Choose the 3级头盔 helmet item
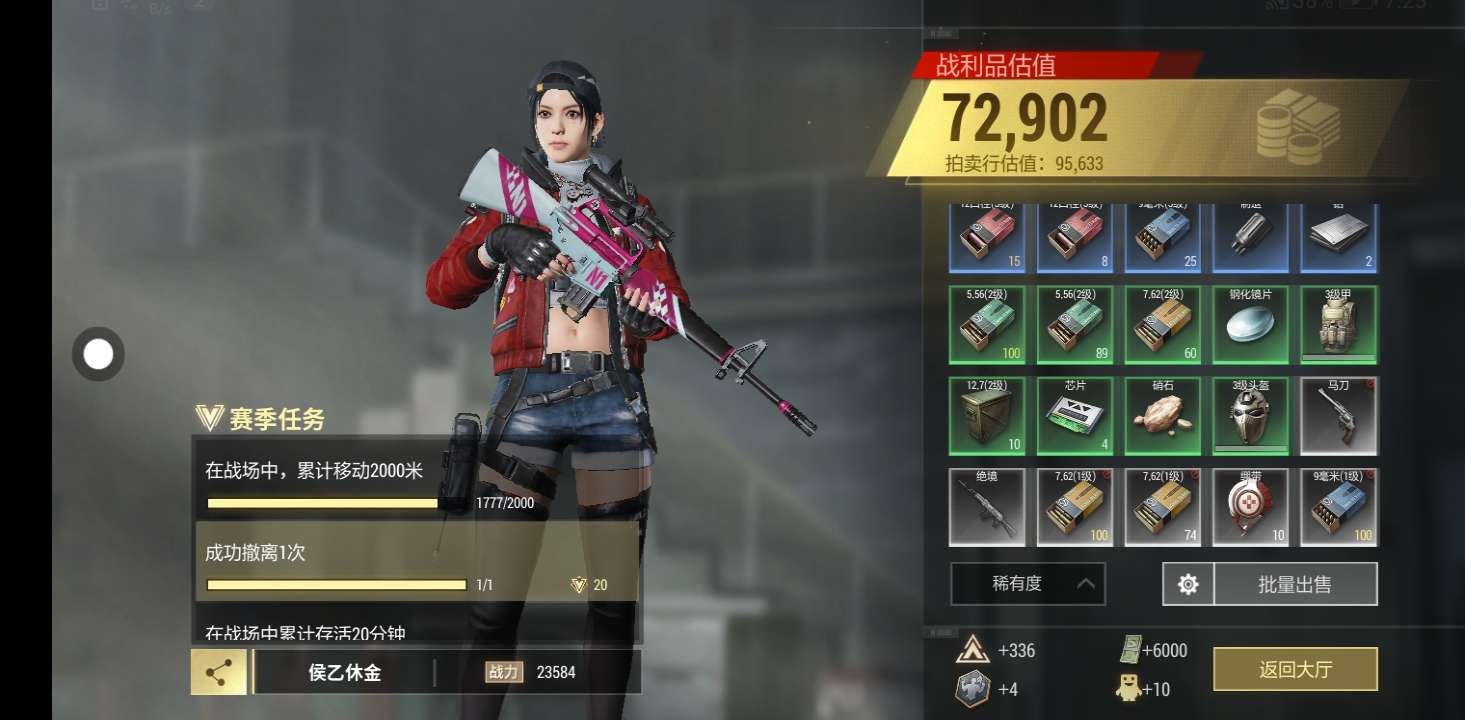The height and width of the screenshot is (720, 1465). coord(1250,415)
